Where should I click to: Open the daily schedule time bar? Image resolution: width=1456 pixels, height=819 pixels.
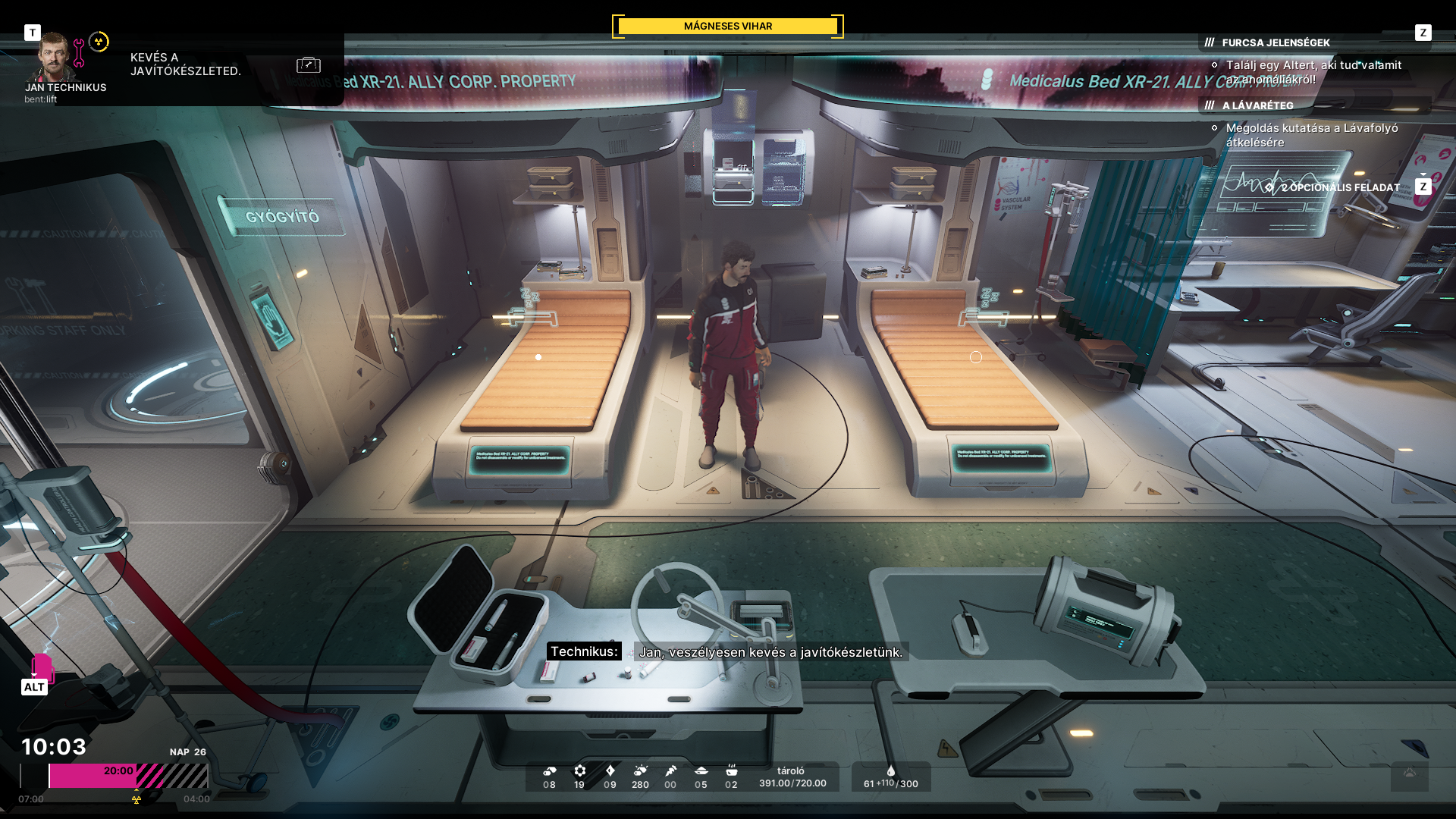128,775
